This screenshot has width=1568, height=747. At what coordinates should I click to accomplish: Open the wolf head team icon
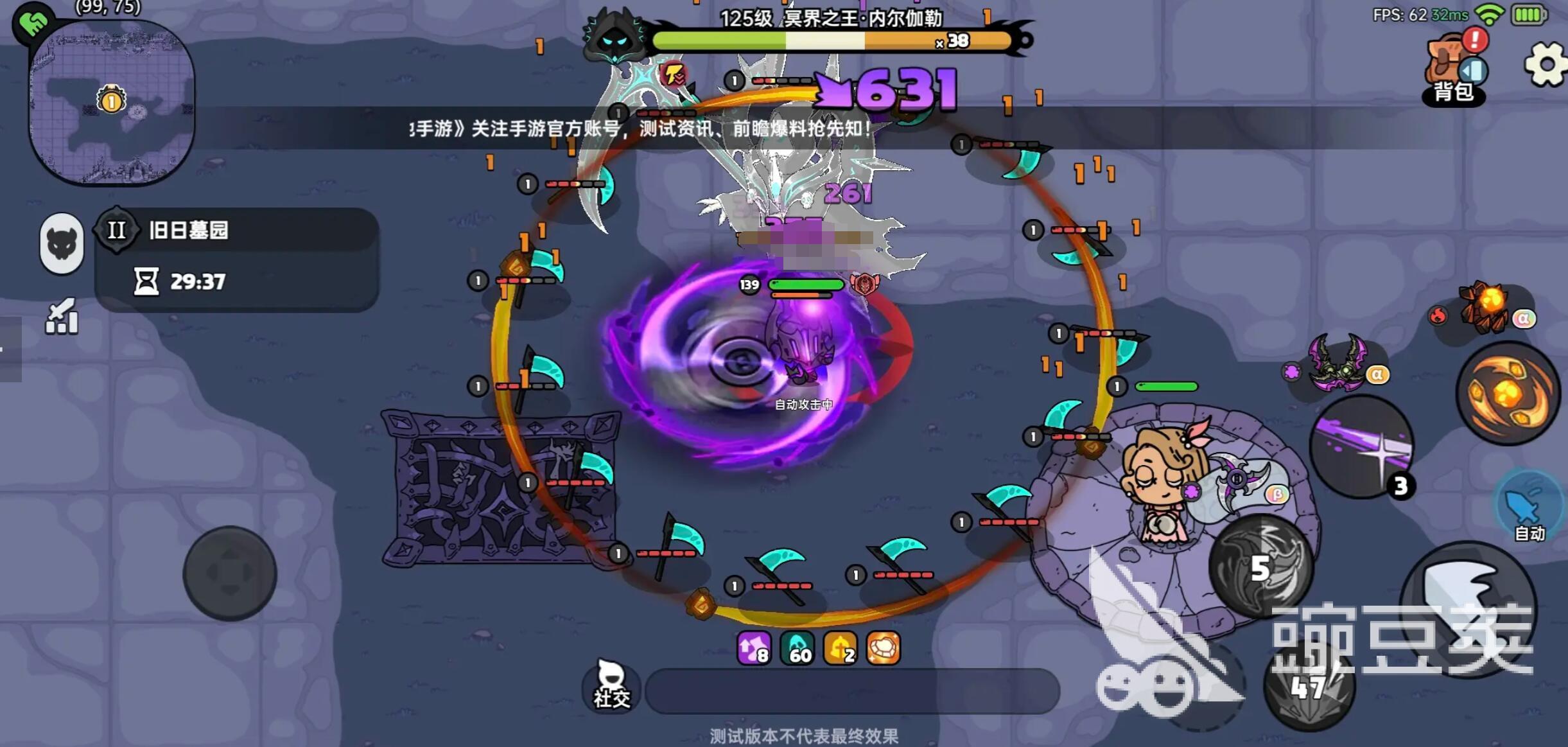(62, 244)
